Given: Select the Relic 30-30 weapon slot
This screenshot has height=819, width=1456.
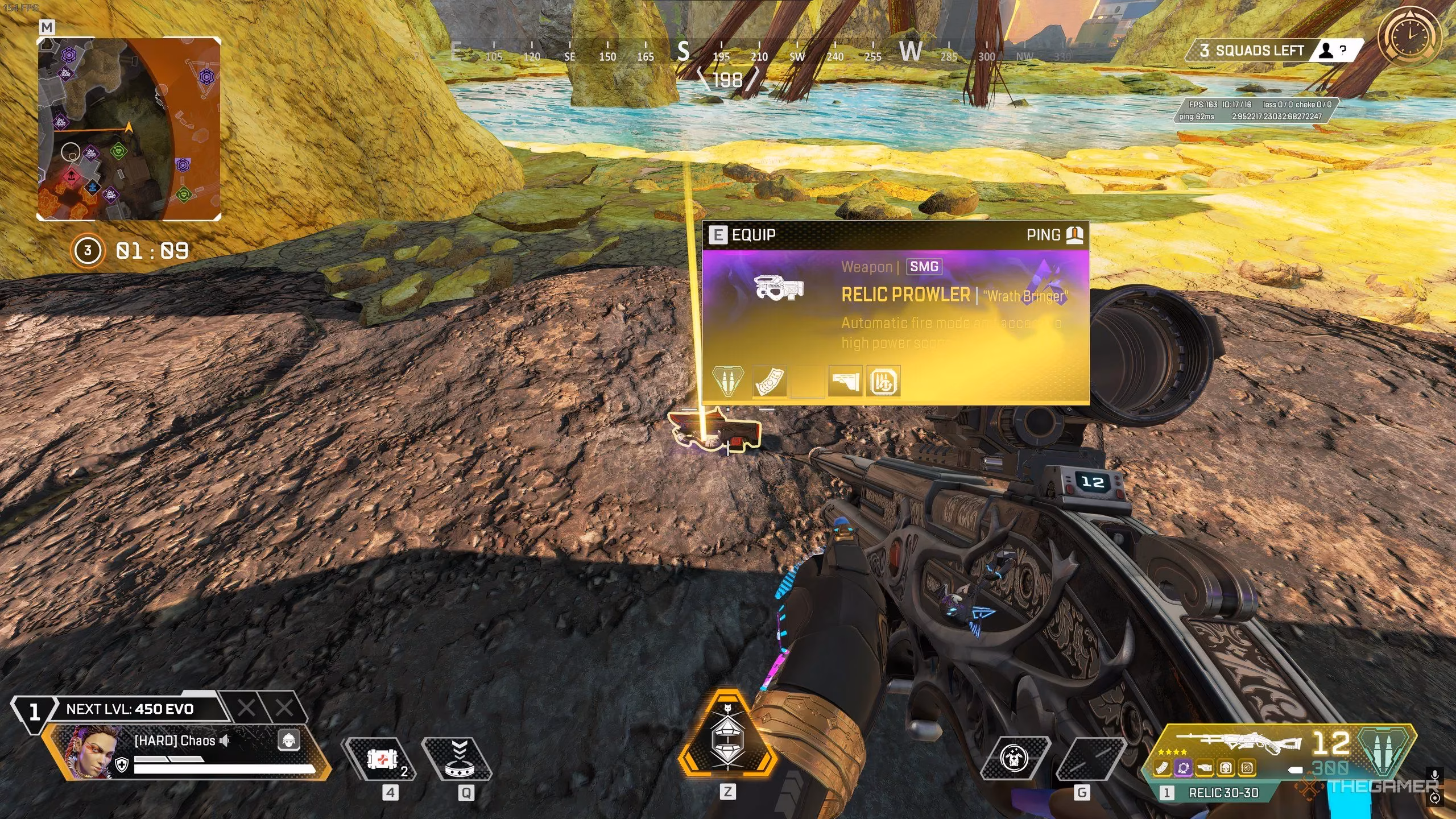Looking at the screenshot, I should pyautogui.click(x=1223, y=793).
